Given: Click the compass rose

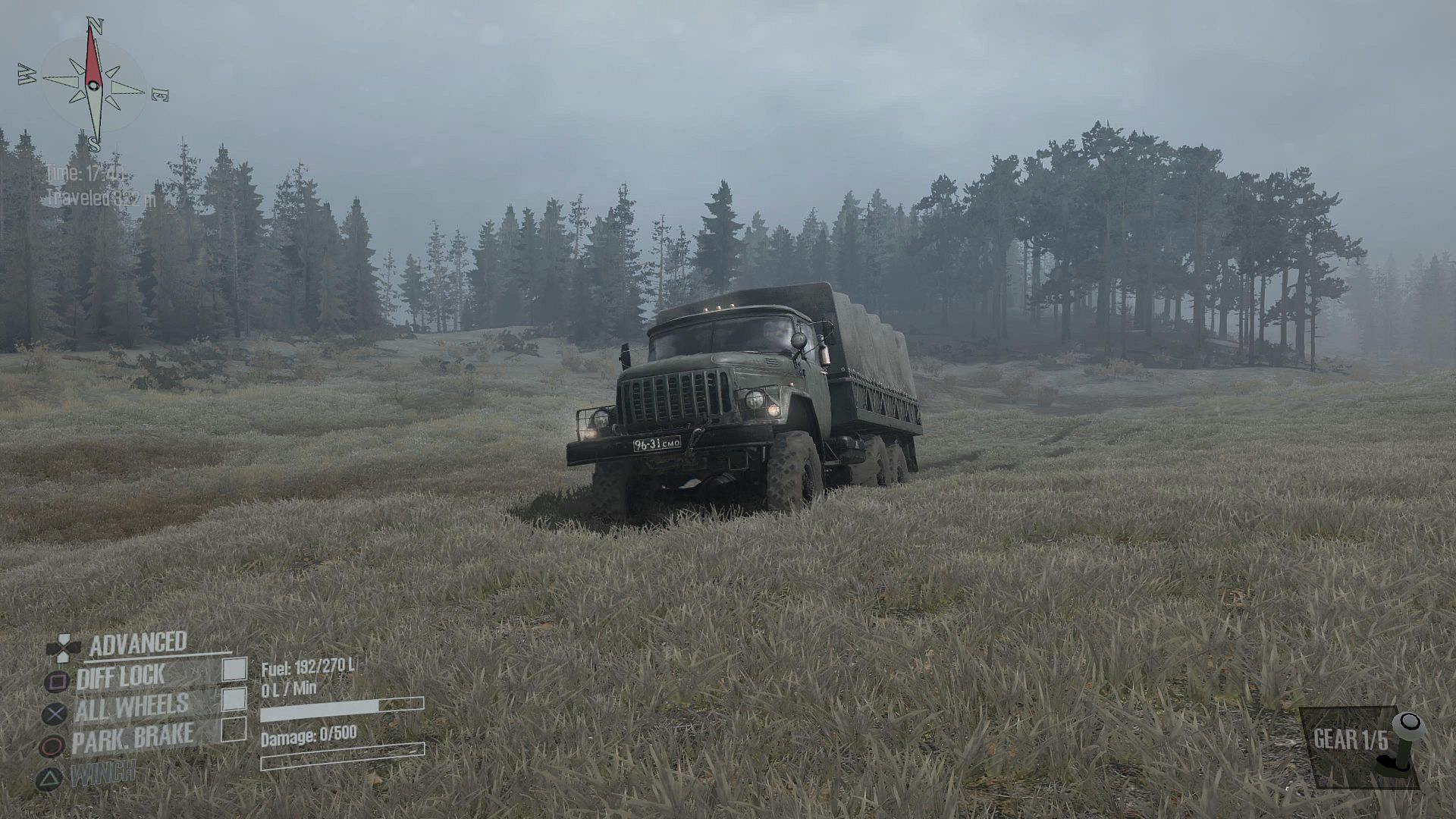Looking at the screenshot, I should 93,85.
